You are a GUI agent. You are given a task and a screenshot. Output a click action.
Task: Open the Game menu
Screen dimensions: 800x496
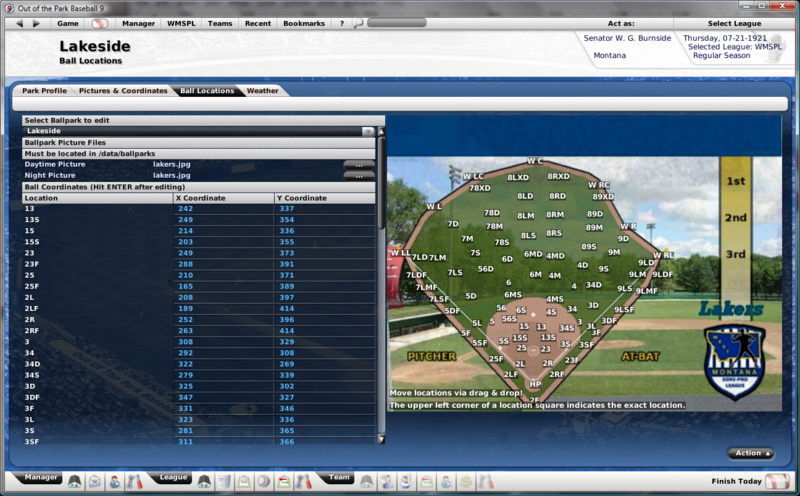click(x=68, y=22)
